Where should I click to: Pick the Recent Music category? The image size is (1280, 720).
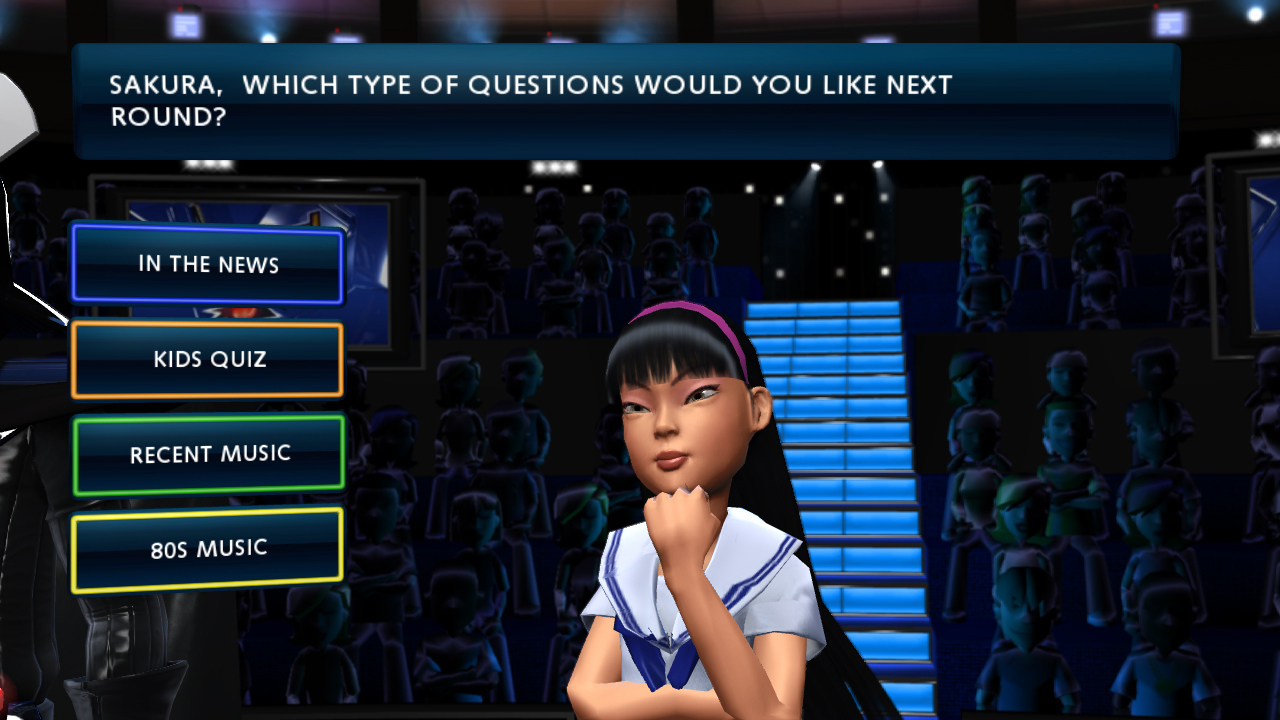208,455
